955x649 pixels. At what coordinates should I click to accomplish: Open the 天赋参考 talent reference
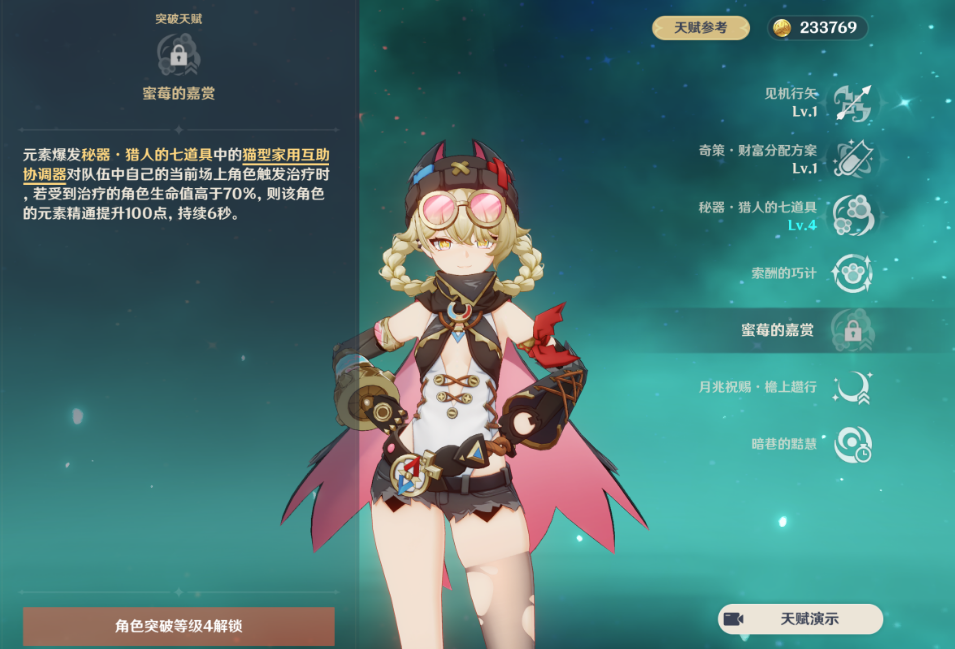click(700, 28)
